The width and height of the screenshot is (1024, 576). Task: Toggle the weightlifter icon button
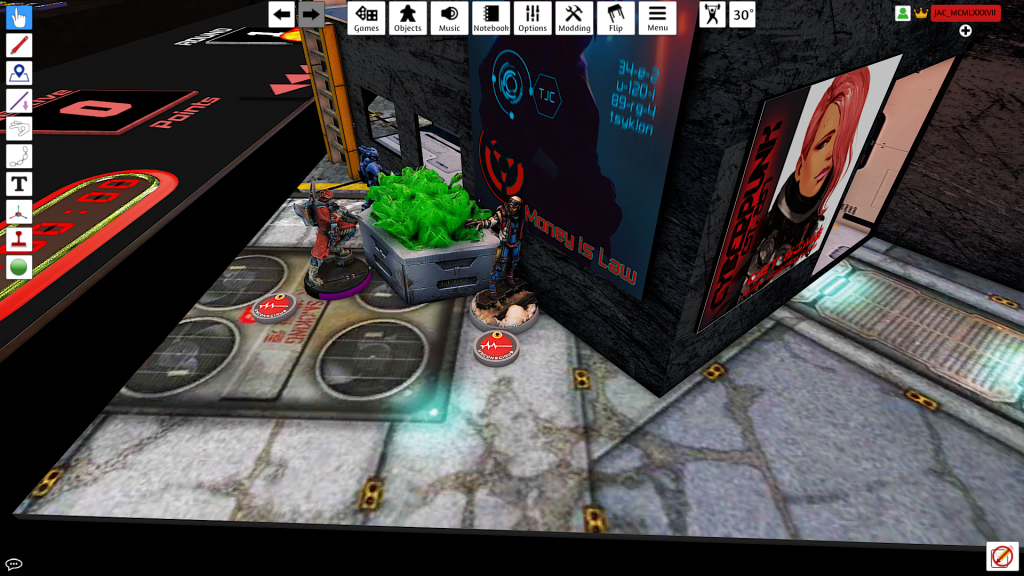pyautogui.click(x=712, y=15)
